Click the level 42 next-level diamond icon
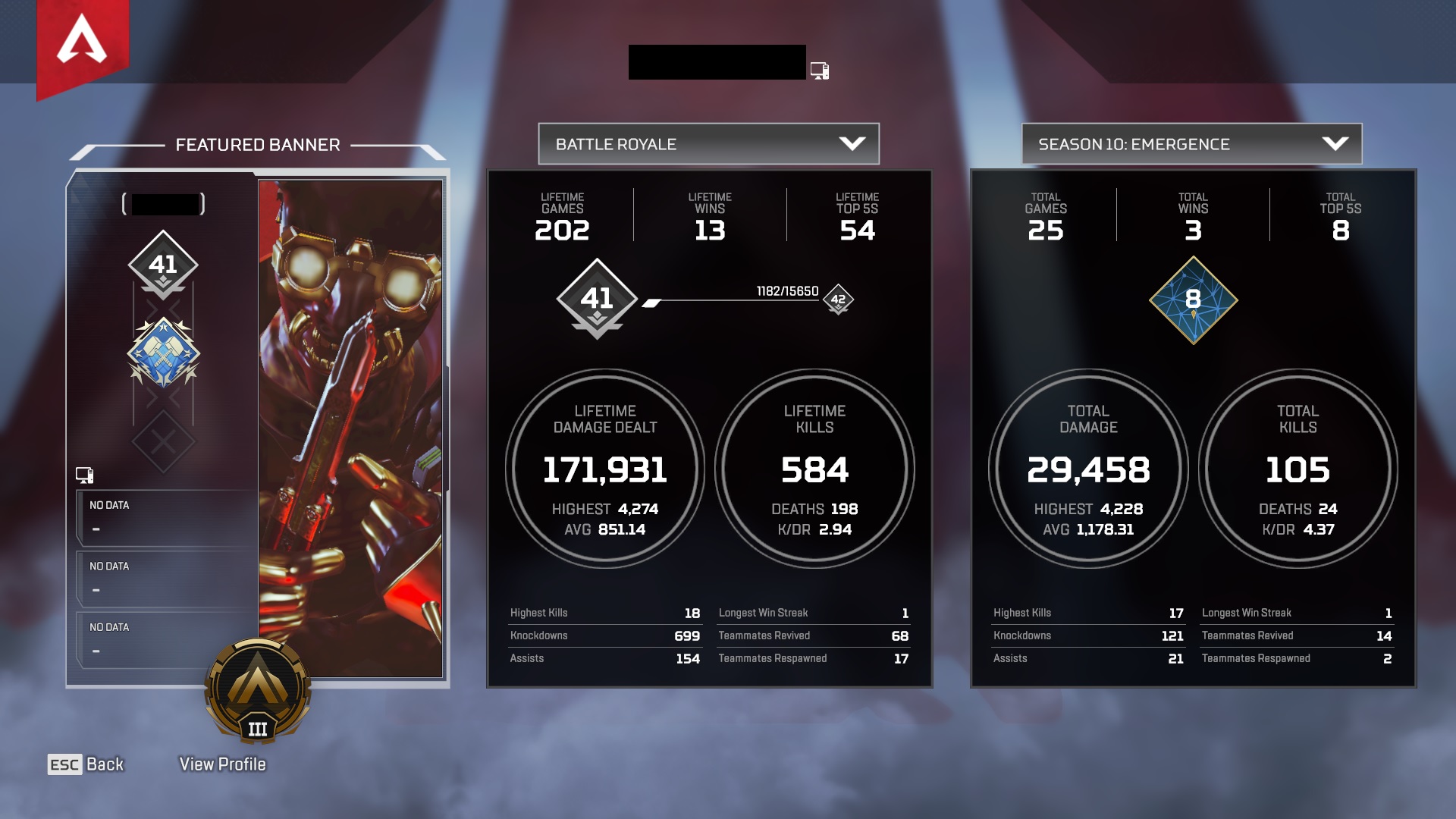 837,301
